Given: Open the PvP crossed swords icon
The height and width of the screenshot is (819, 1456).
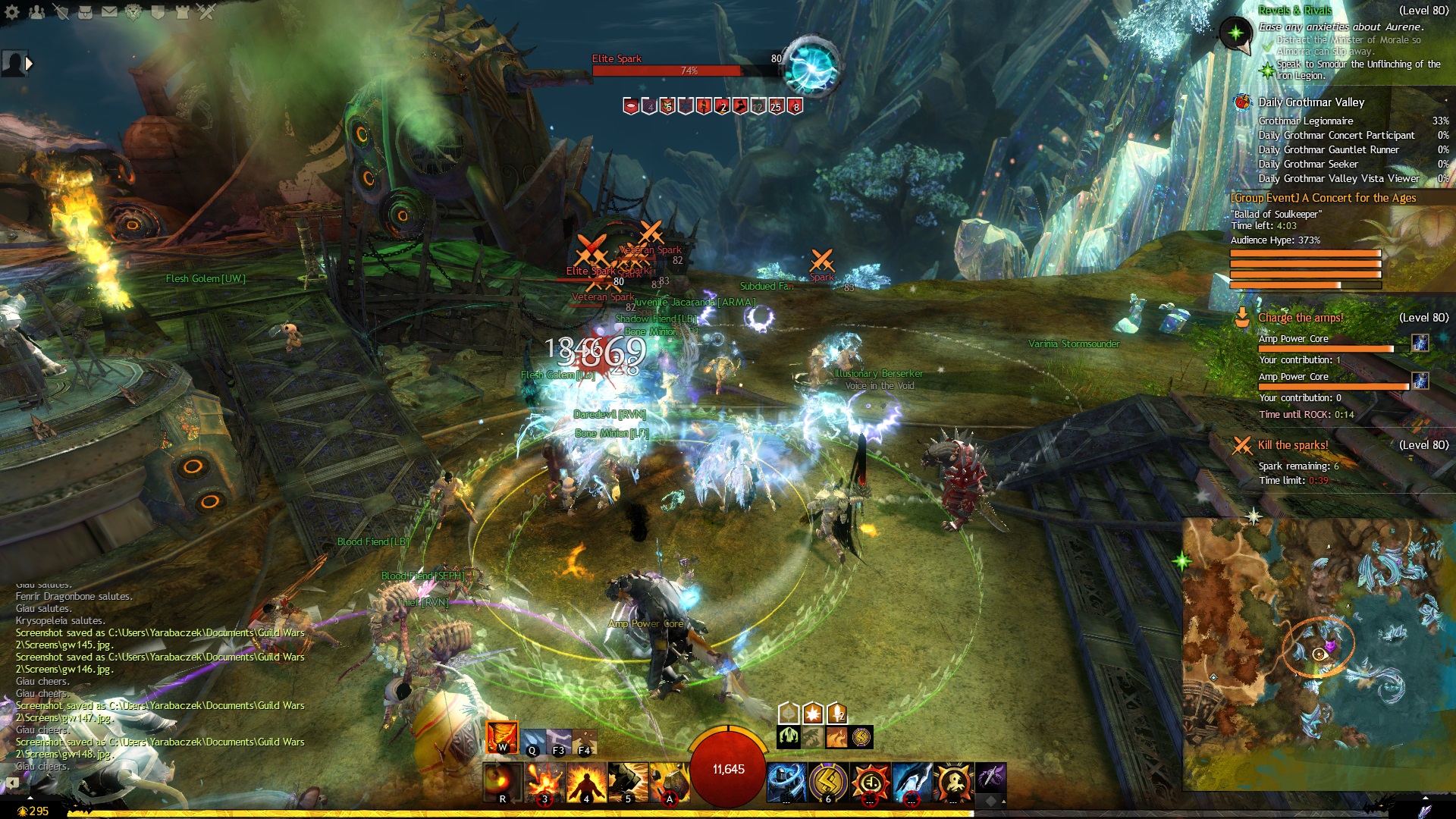Looking at the screenshot, I should point(206,12).
